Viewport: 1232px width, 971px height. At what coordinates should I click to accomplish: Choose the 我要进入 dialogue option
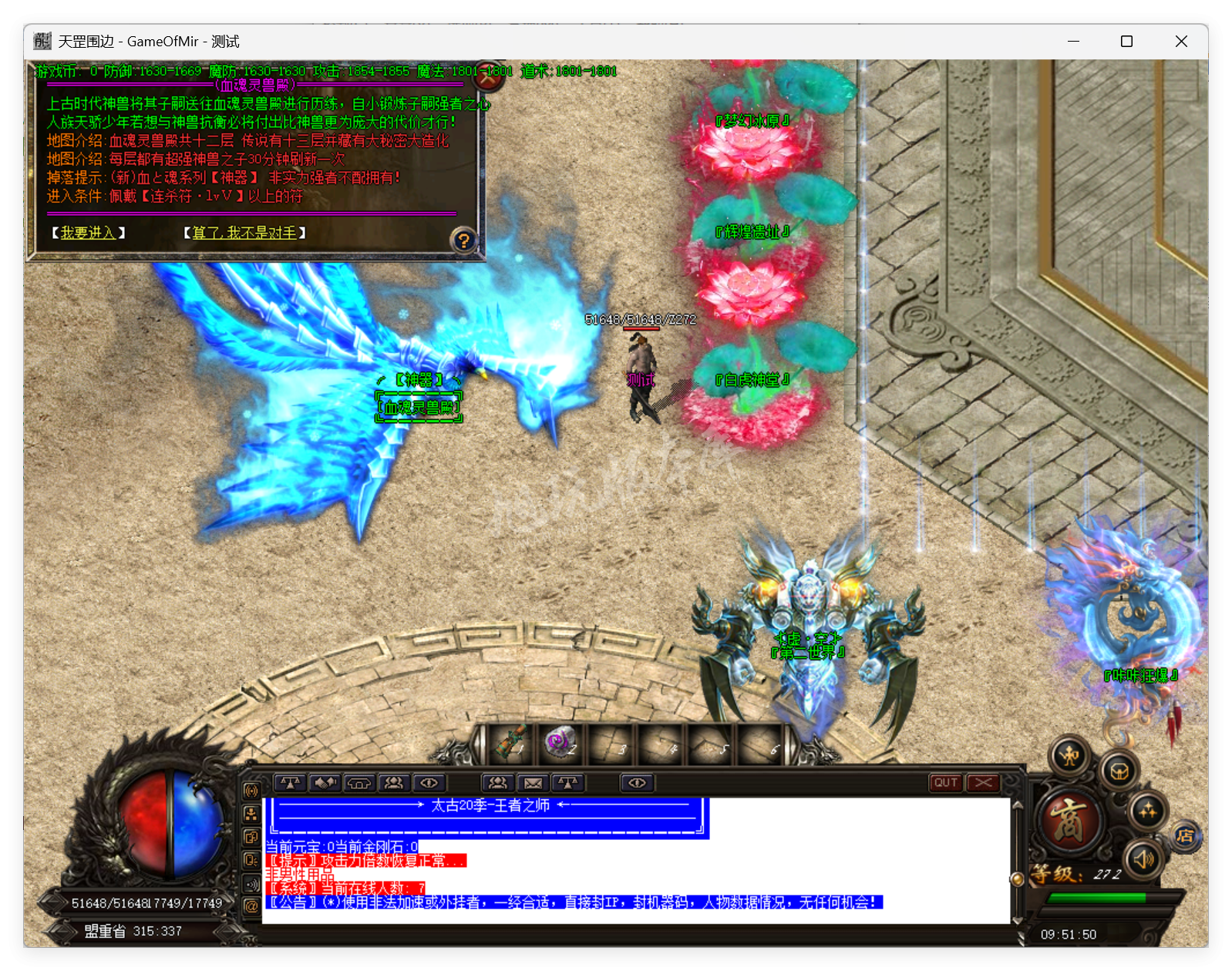[88, 233]
